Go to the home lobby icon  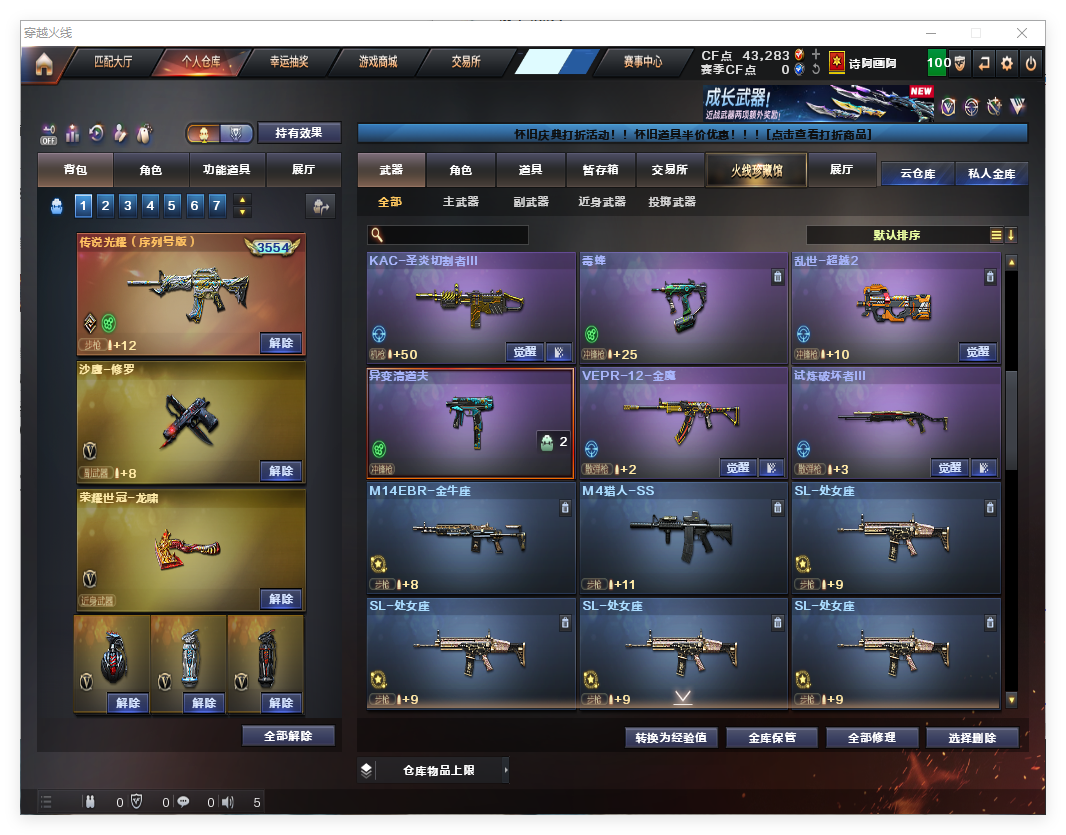pos(43,63)
